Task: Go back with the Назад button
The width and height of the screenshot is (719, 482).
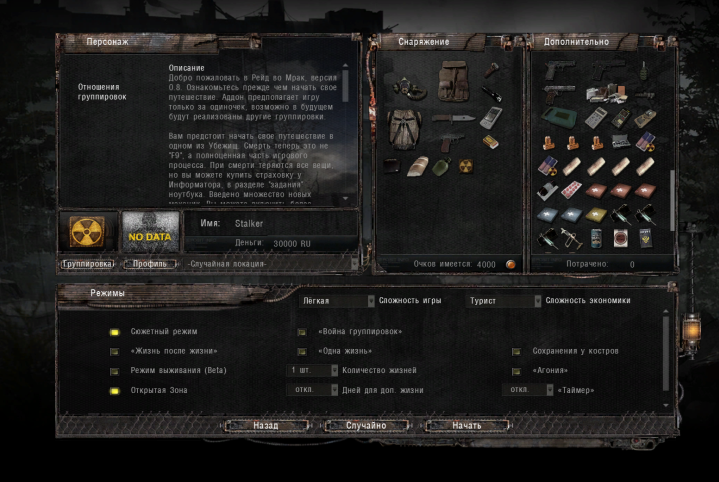Action: [x=265, y=425]
